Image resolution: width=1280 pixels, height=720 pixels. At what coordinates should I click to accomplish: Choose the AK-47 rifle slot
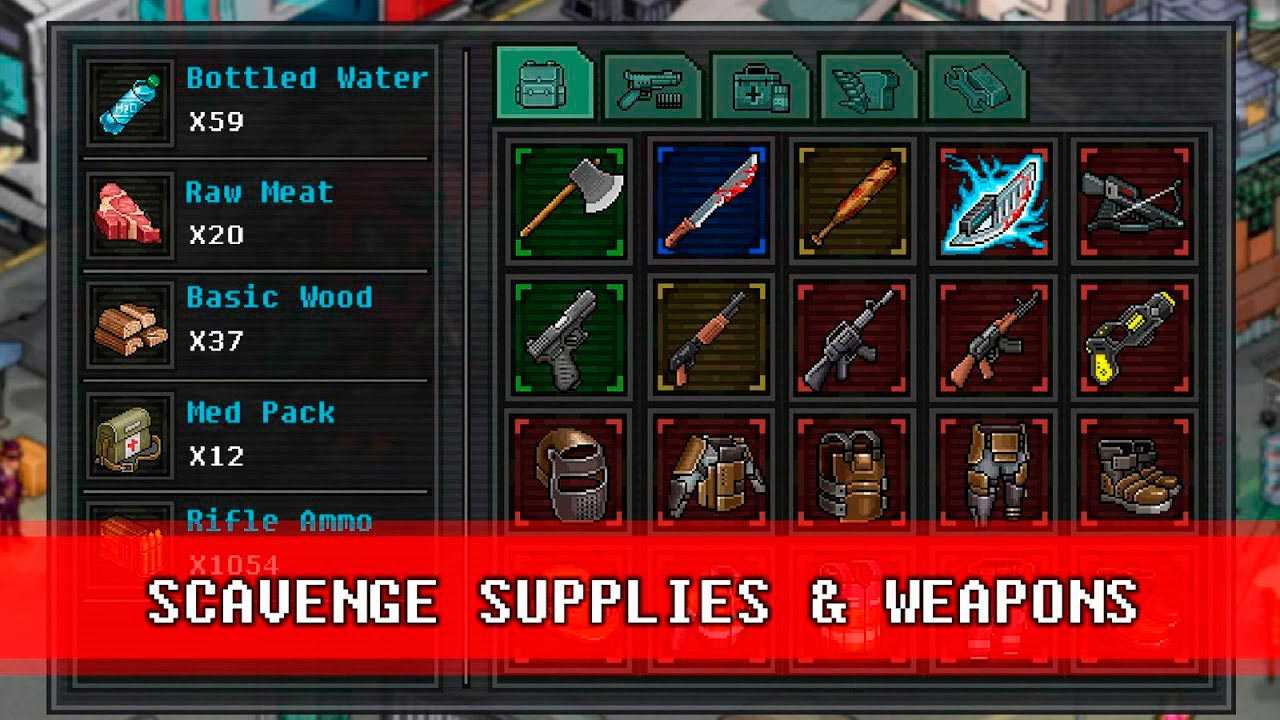tap(993, 338)
